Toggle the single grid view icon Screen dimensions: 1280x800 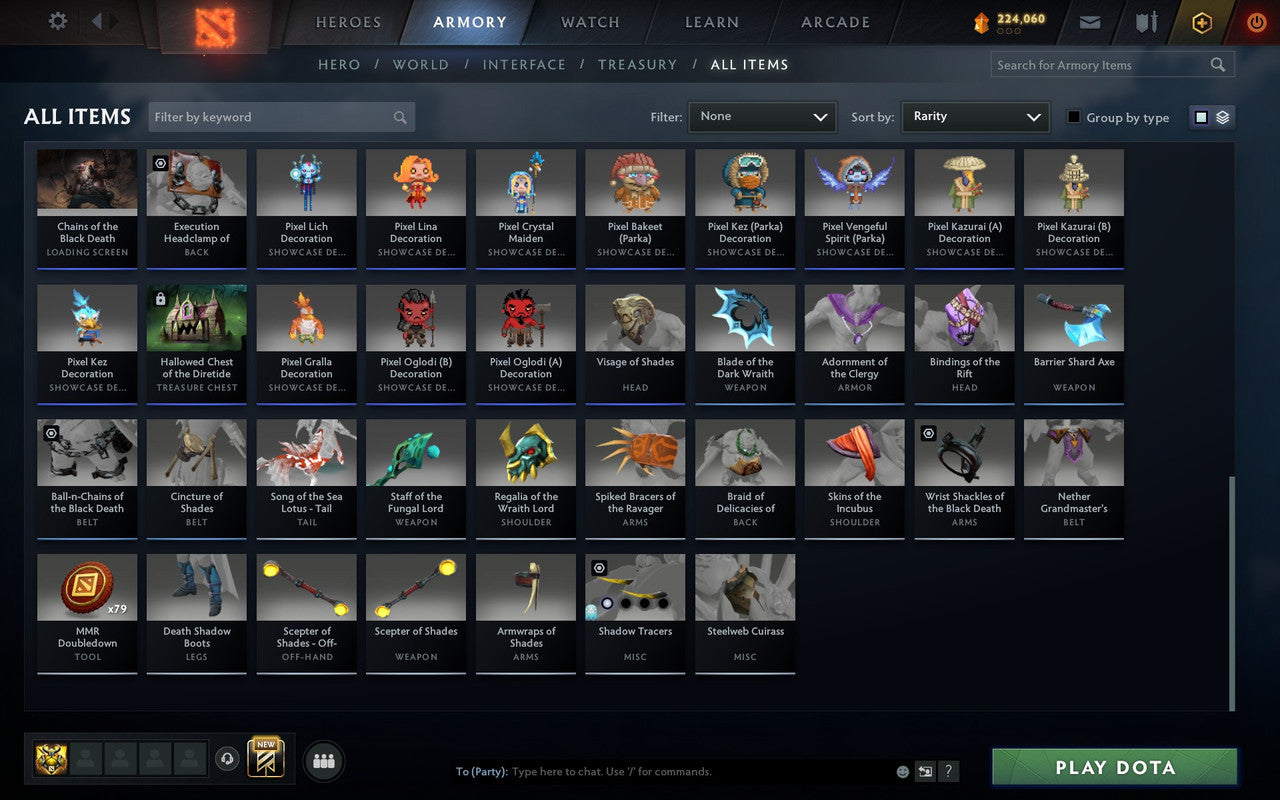[x=1201, y=117]
